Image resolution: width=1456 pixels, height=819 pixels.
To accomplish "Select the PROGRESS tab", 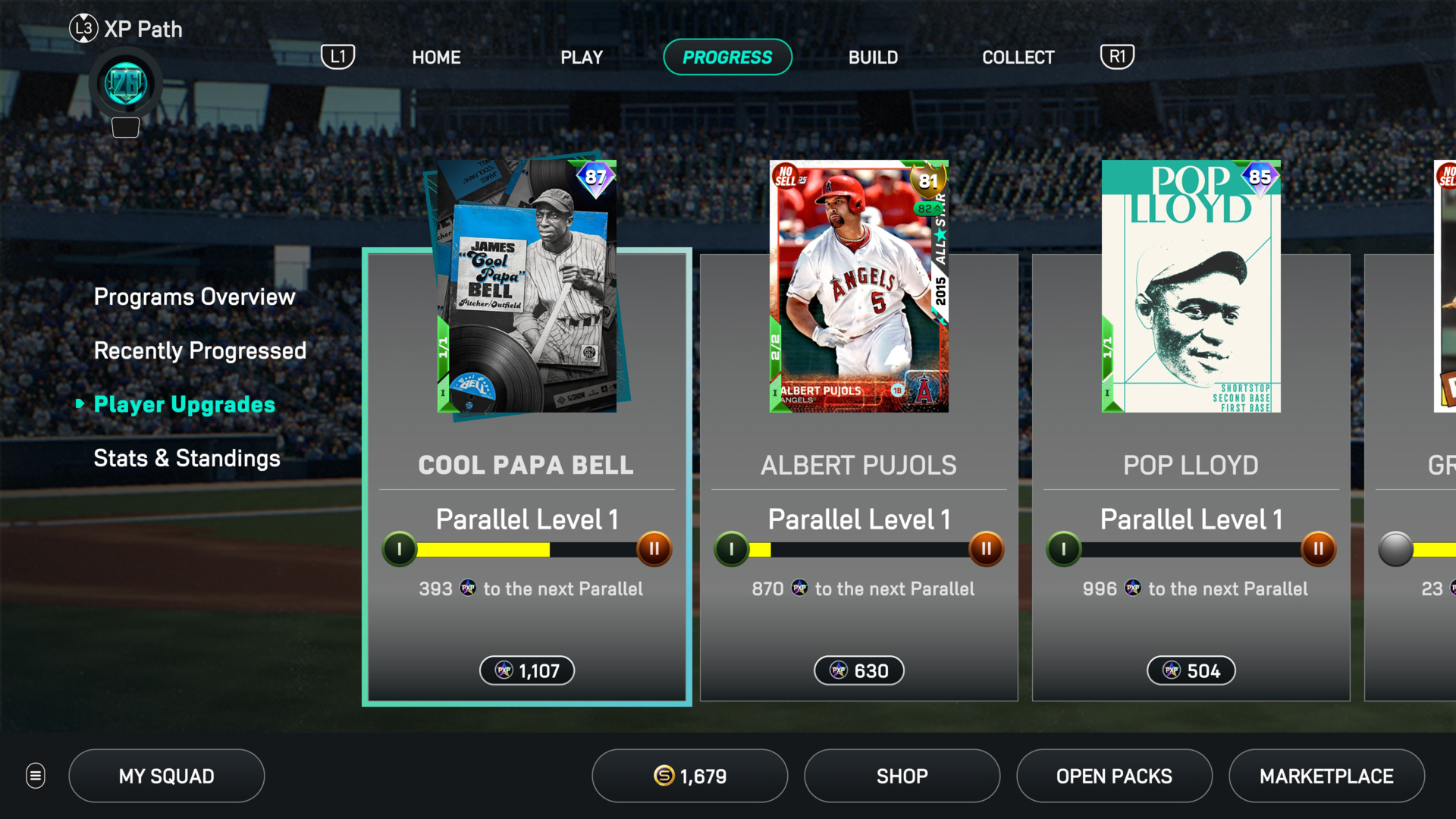I will click(727, 58).
